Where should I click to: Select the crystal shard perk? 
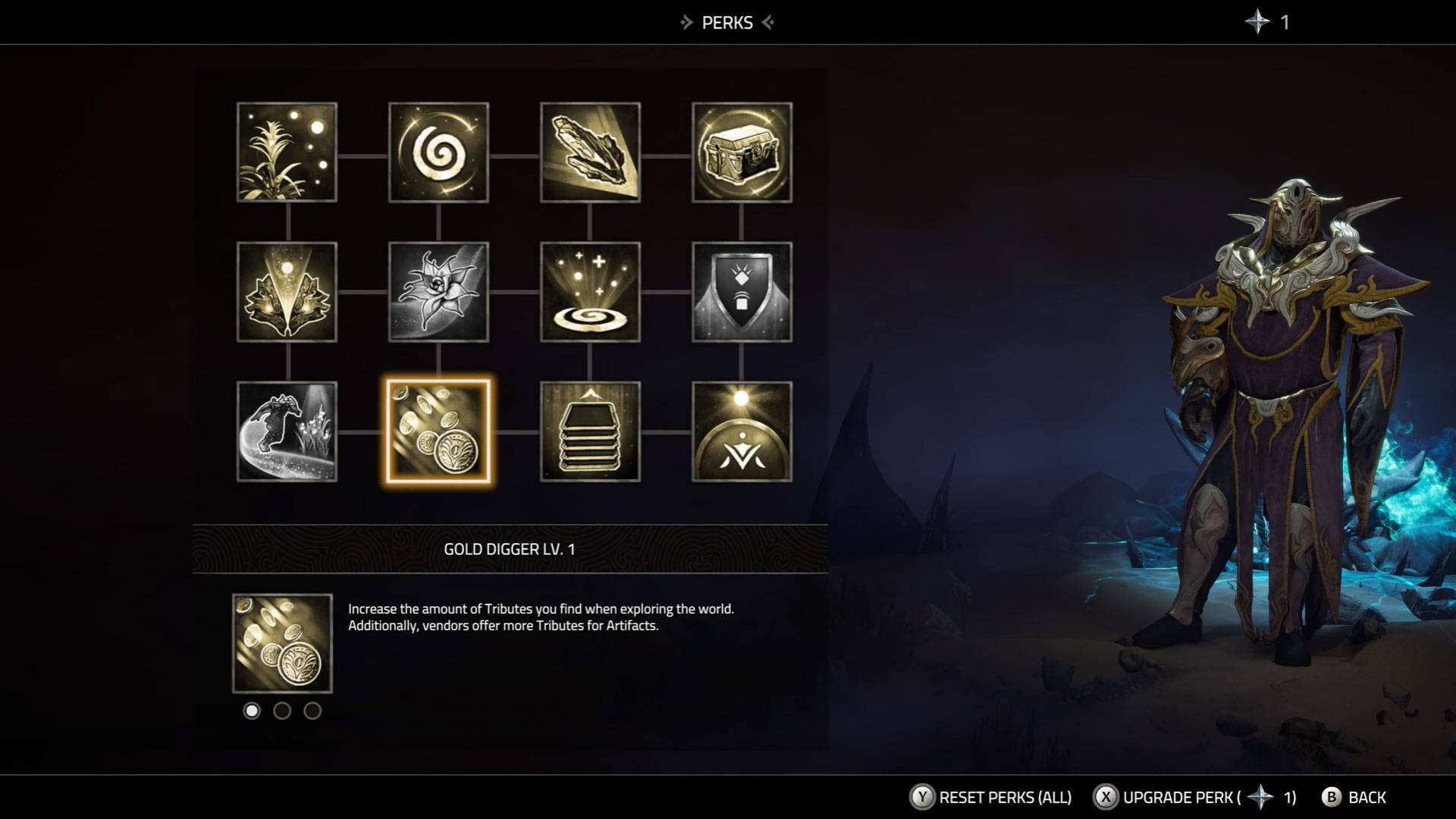click(590, 152)
